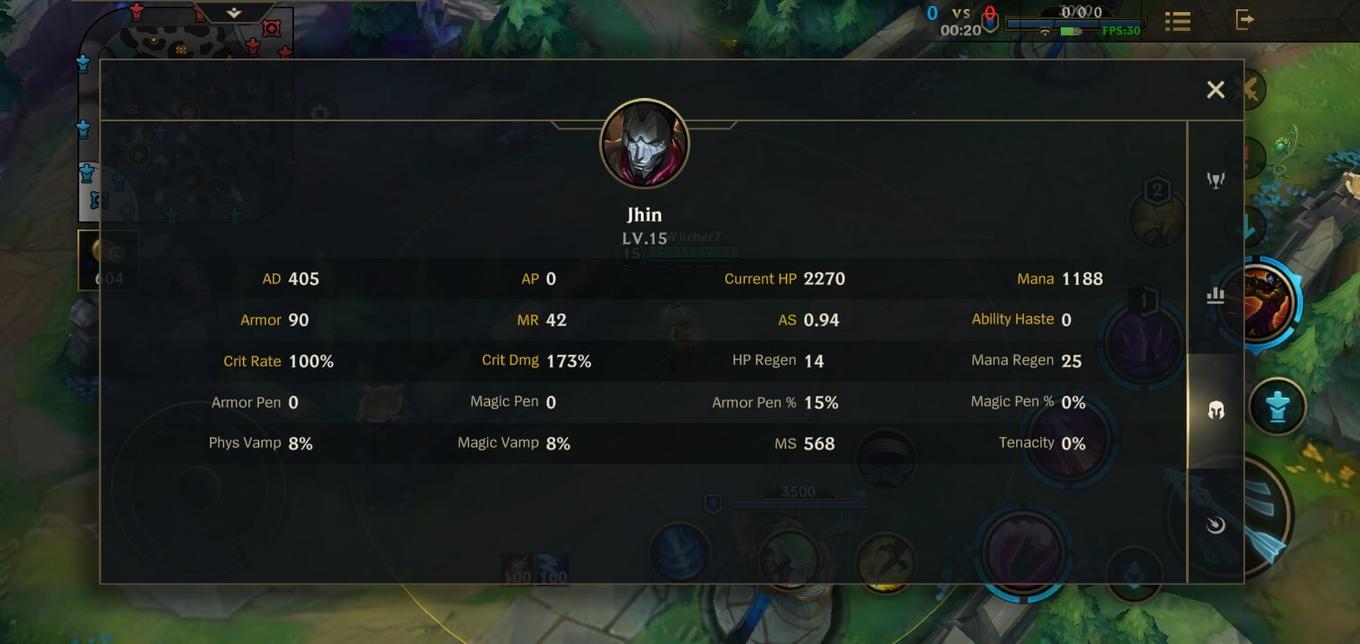Image resolution: width=1360 pixels, height=644 pixels.
Task: Click Jhin's champion portrait
Action: point(644,144)
